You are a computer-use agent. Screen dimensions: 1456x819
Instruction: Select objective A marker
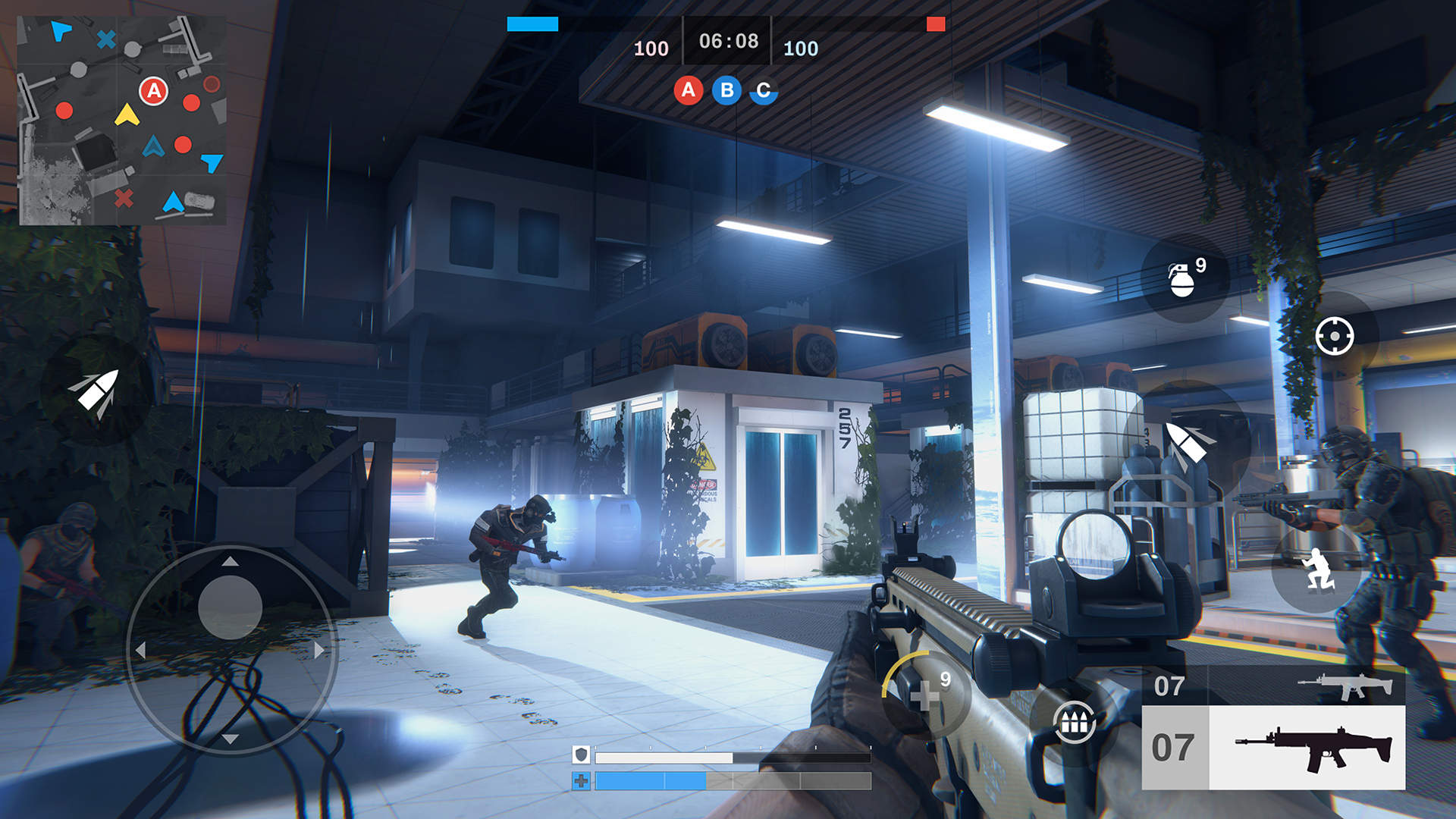(689, 91)
